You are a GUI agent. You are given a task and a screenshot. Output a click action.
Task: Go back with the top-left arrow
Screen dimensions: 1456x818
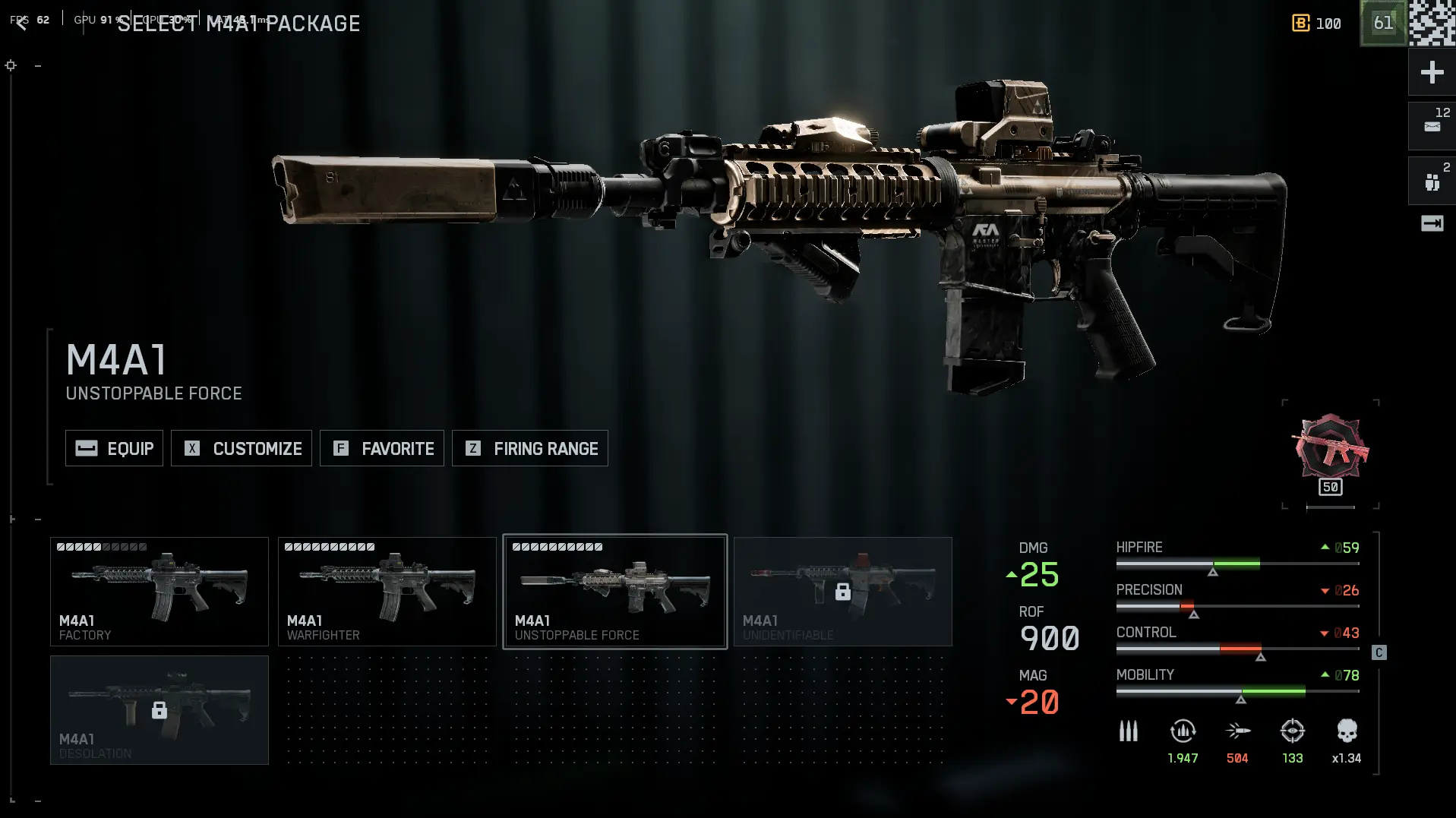pos(21,23)
